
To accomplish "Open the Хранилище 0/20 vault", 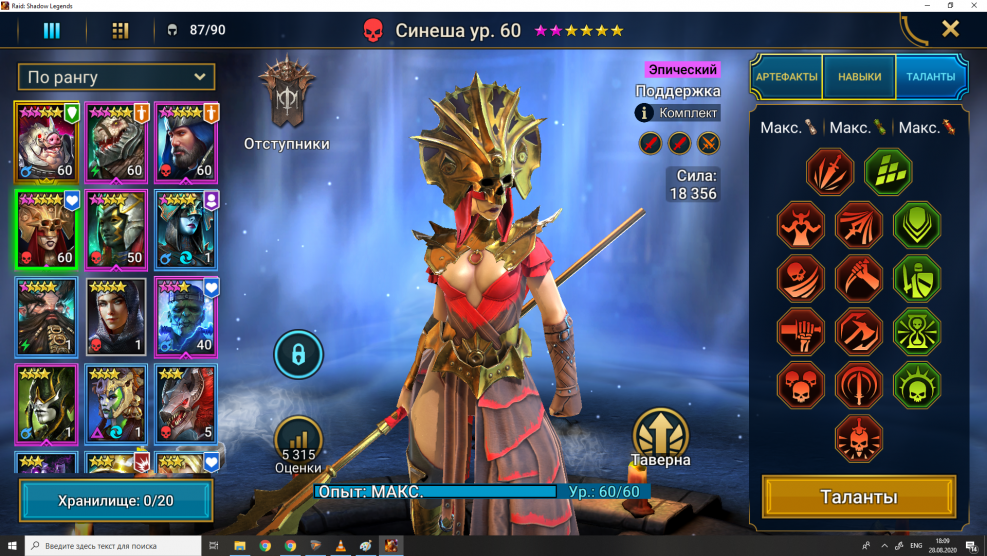I will tap(116, 500).
